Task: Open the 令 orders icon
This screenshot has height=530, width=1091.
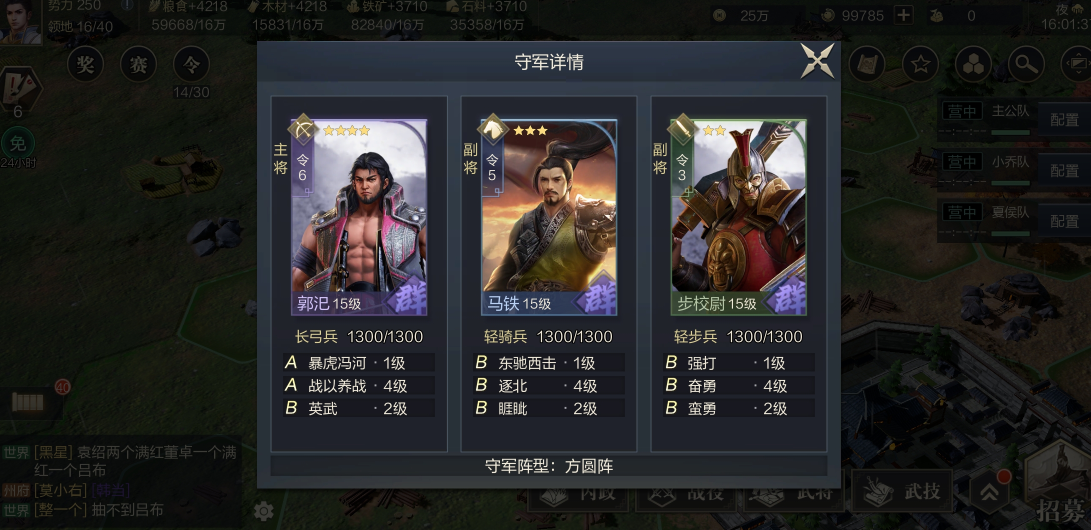Action: click(x=191, y=66)
